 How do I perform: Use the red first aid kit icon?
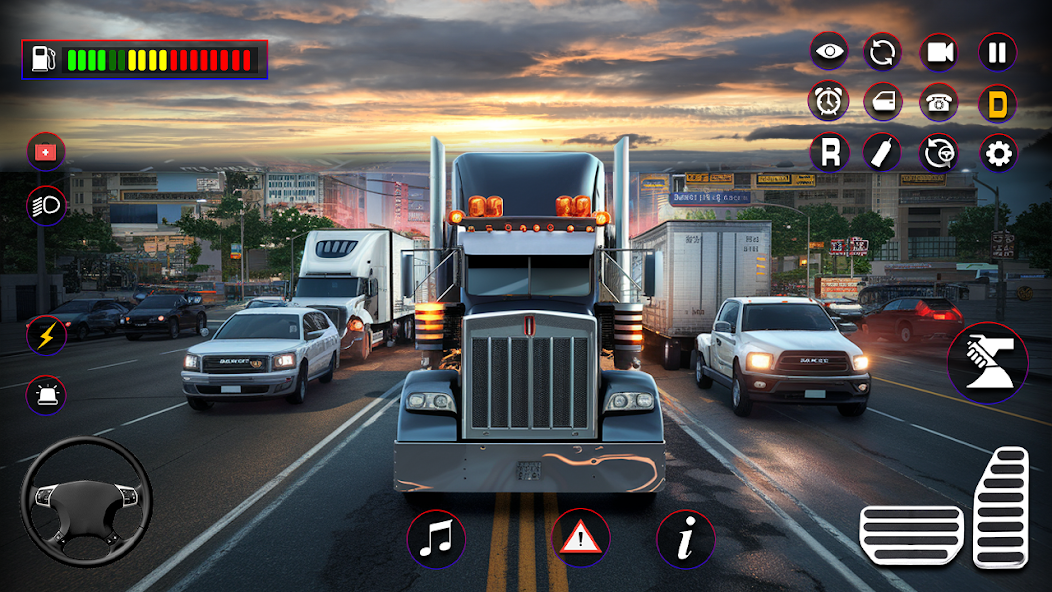(46, 152)
